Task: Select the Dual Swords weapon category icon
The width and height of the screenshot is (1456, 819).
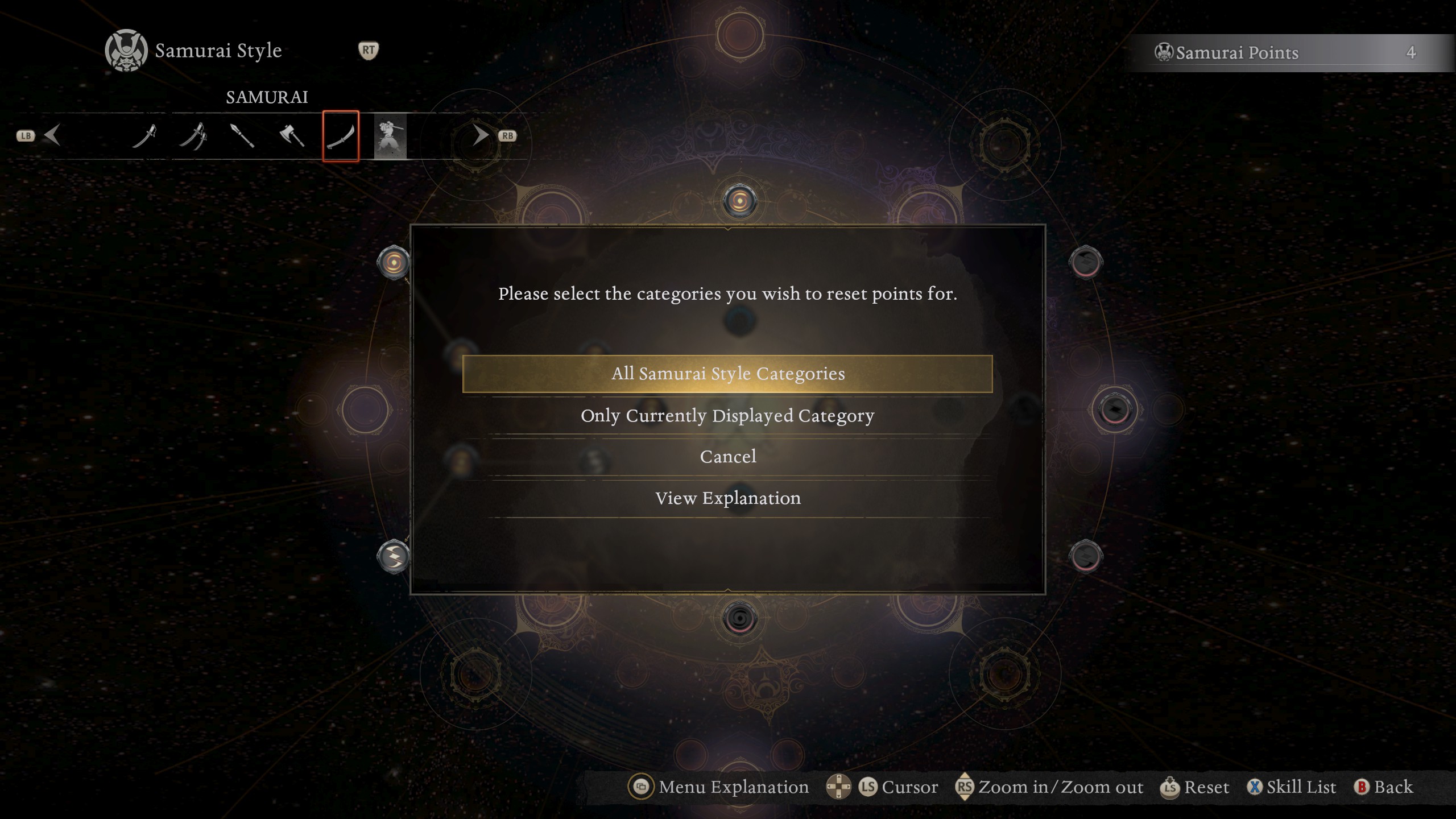Action: pyautogui.click(x=193, y=135)
